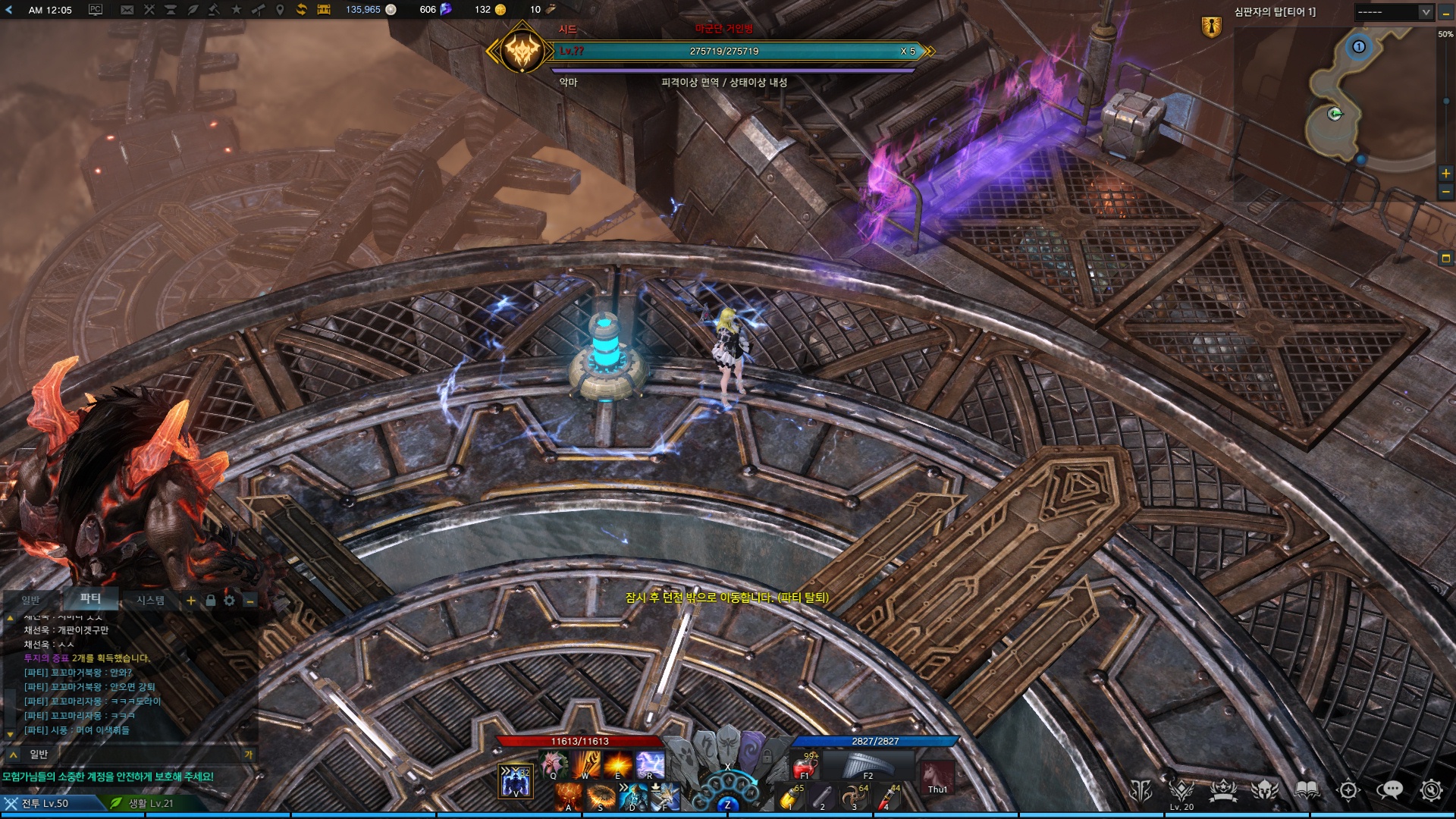1456x819 pixels.
Task: Activate the white horse skill on R
Action: pos(650,764)
